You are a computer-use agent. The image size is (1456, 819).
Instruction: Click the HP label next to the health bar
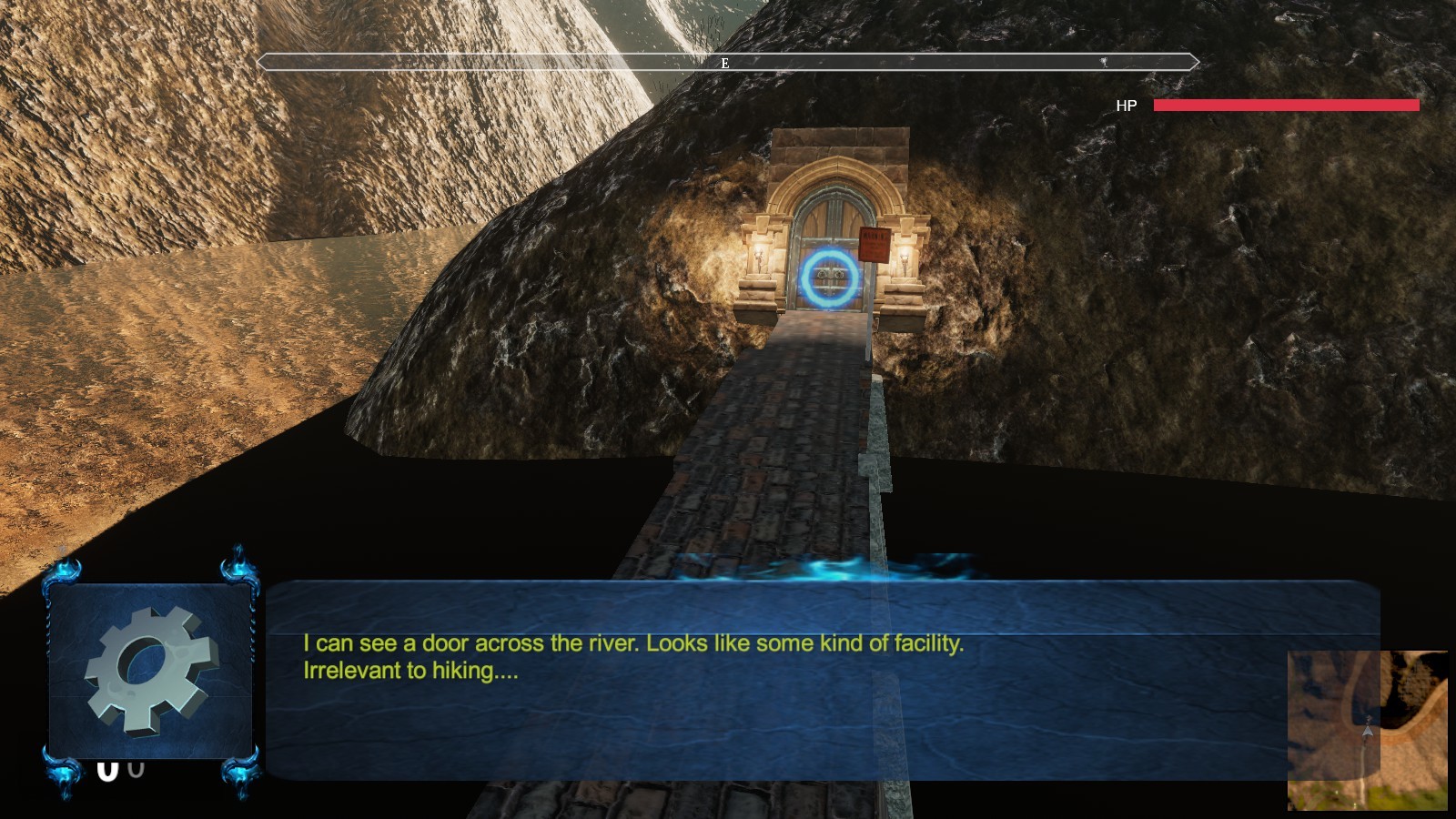[x=1126, y=106]
